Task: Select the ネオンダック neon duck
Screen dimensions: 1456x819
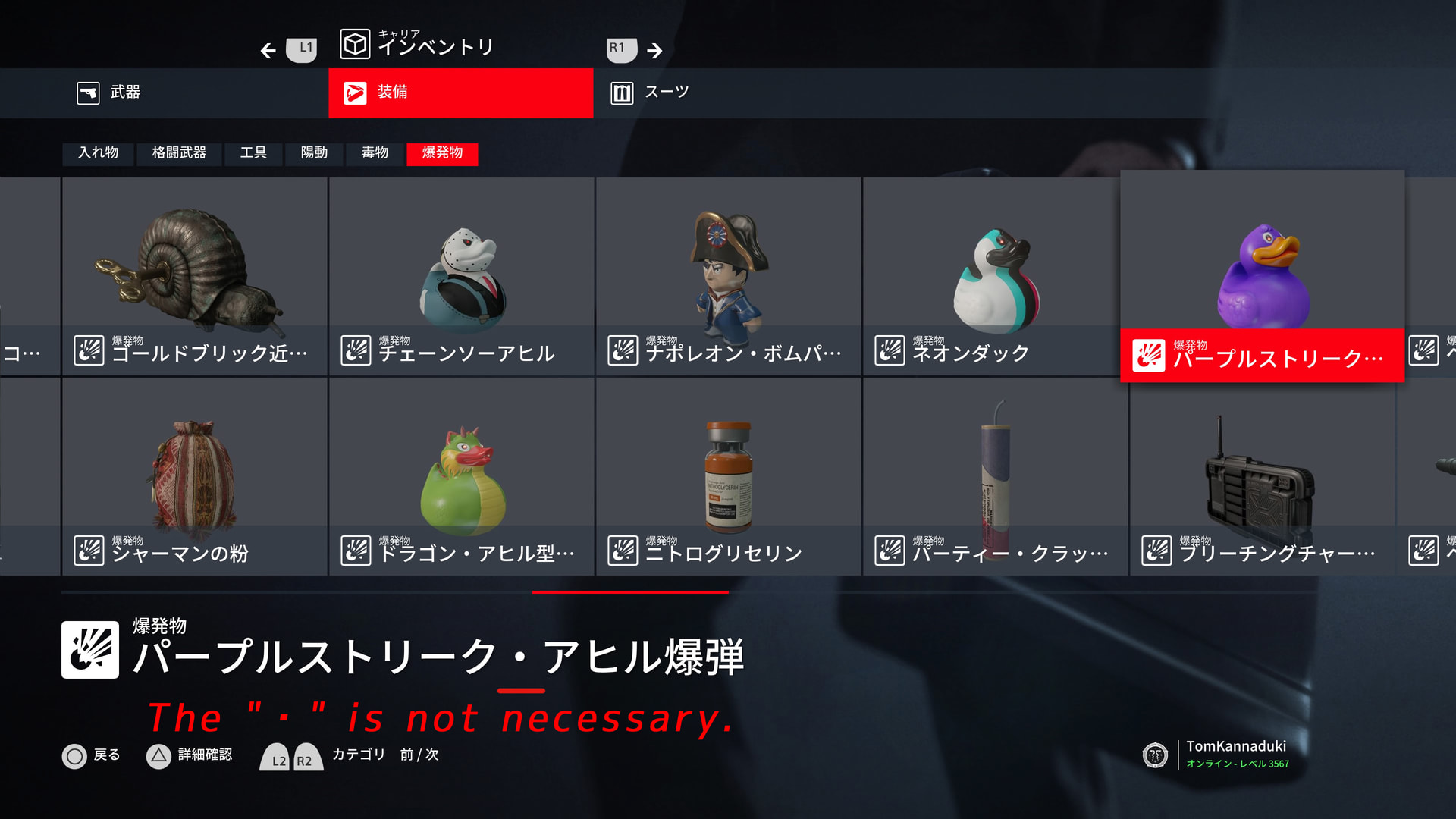Action: pyautogui.click(x=994, y=277)
